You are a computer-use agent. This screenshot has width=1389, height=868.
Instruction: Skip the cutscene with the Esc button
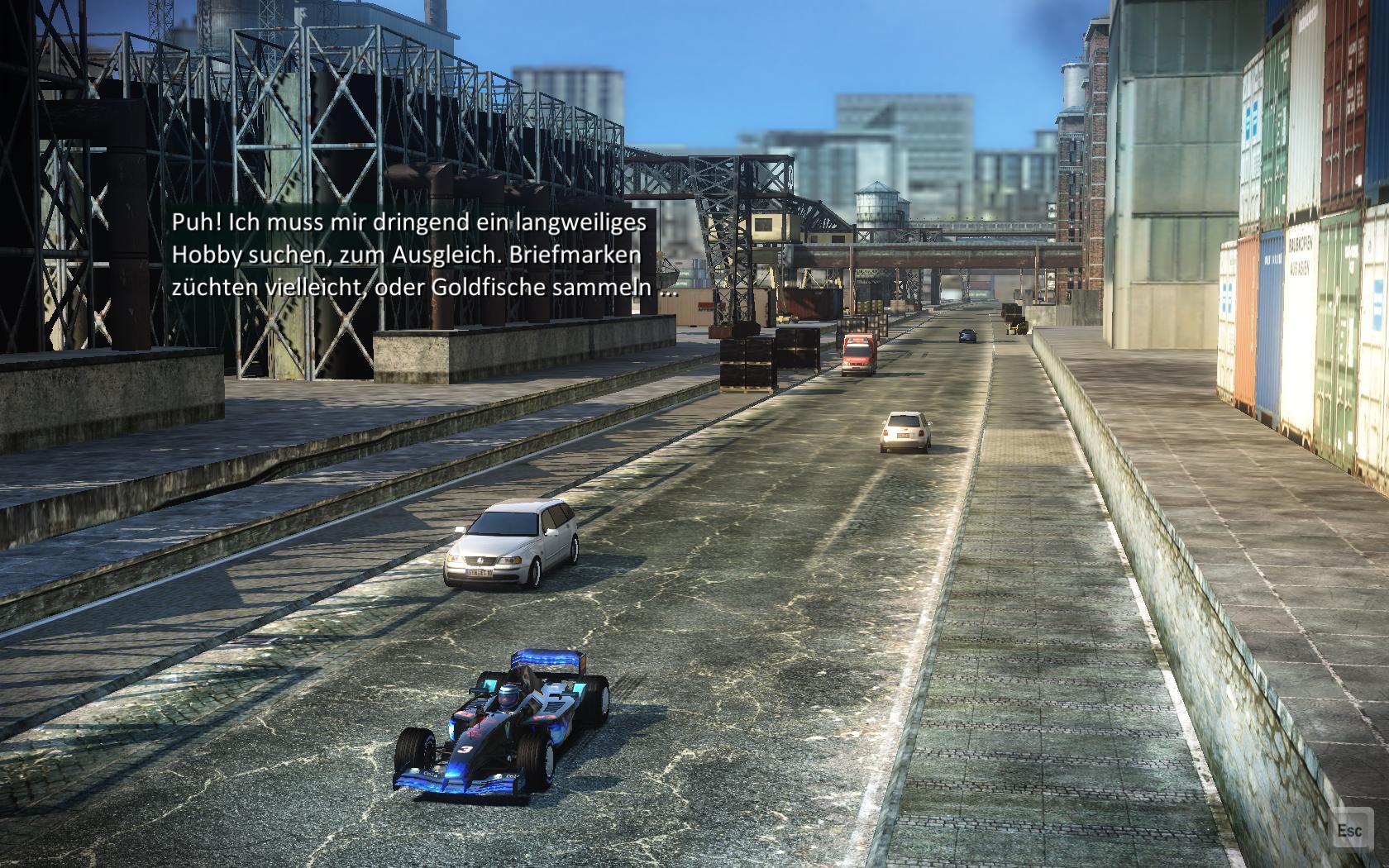[1349, 830]
